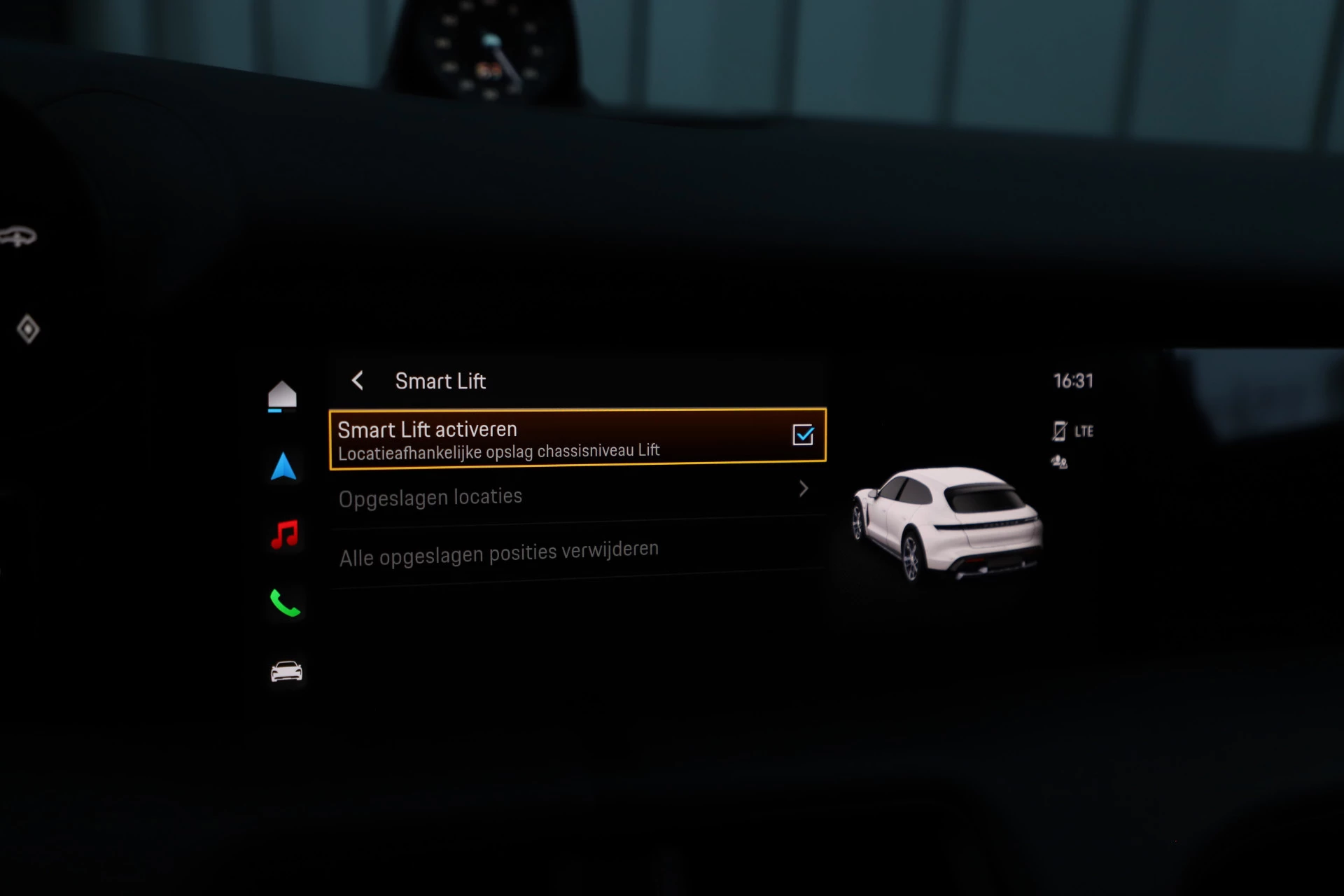The image size is (1344, 896).
Task: Select the Locatieafhankelijke opslag description text
Action: (x=498, y=450)
